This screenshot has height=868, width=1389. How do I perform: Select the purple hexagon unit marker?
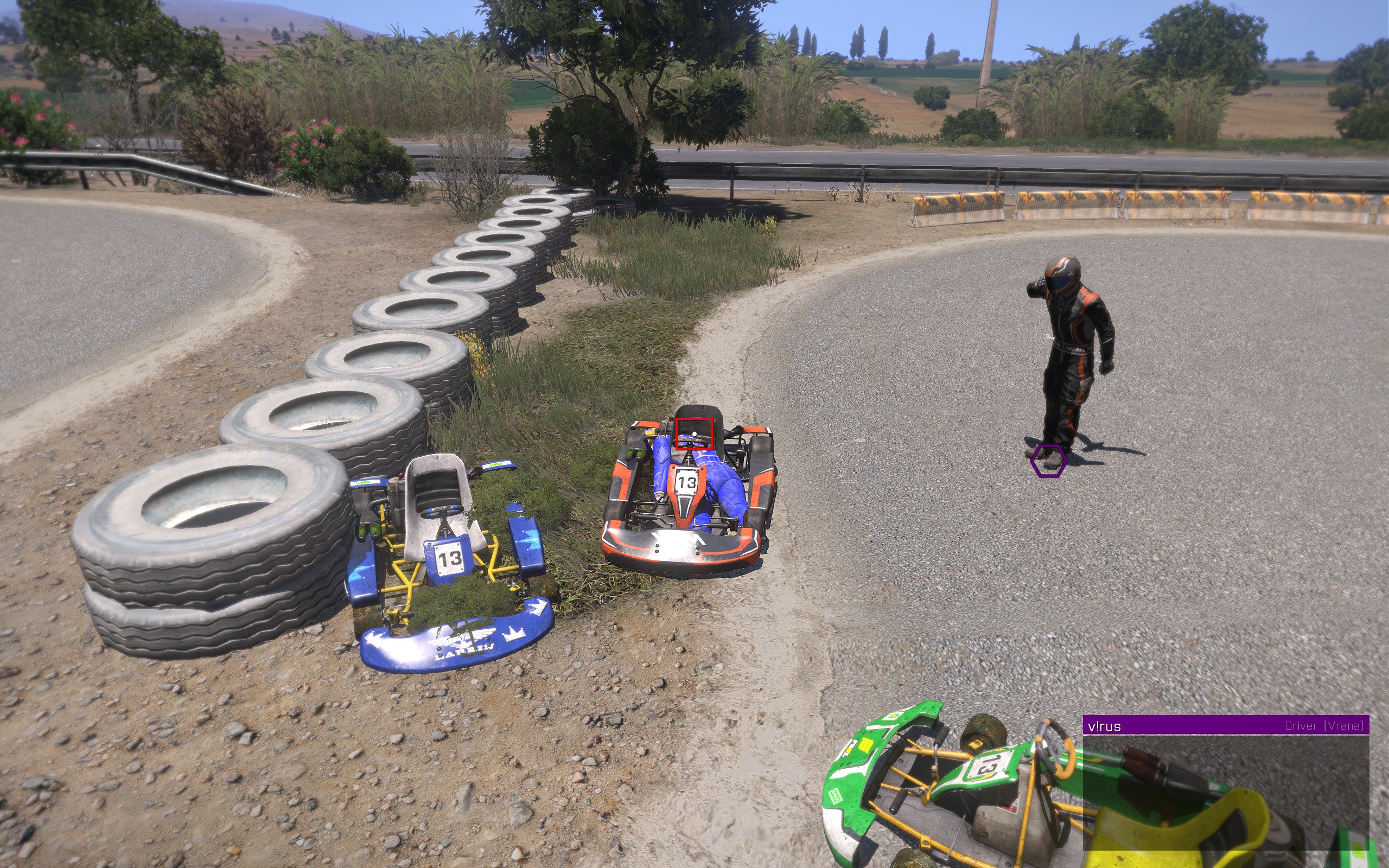(x=1049, y=461)
